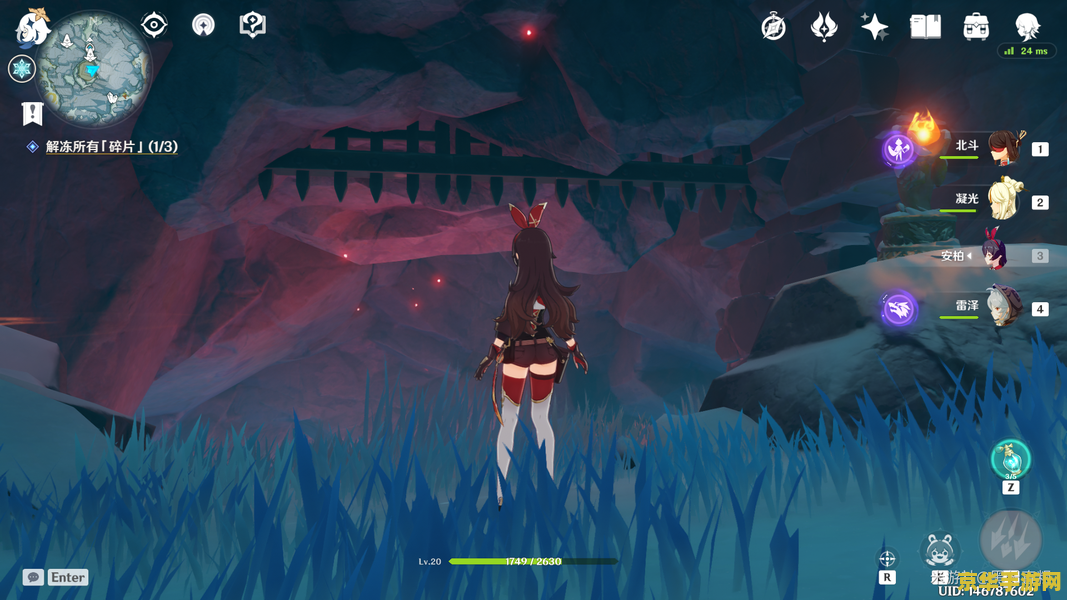Click the snowflake Sheer Cold icon
This screenshot has height=600, width=1067.
pyautogui.click(x=21, y=69)
